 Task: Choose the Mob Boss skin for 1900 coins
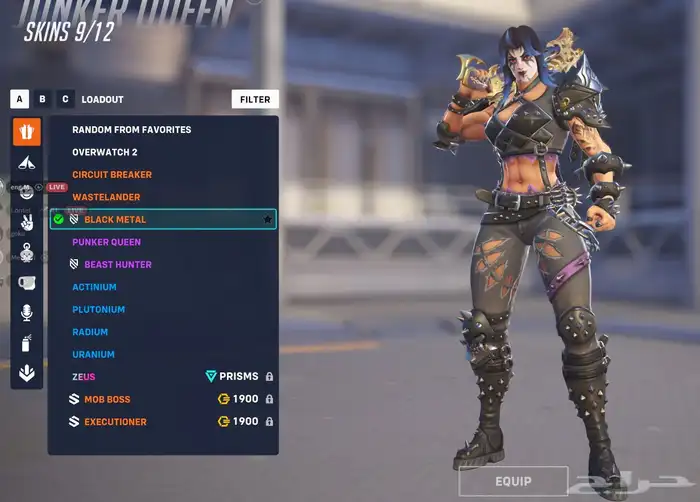pyautogui.click(x=107, y=400)
